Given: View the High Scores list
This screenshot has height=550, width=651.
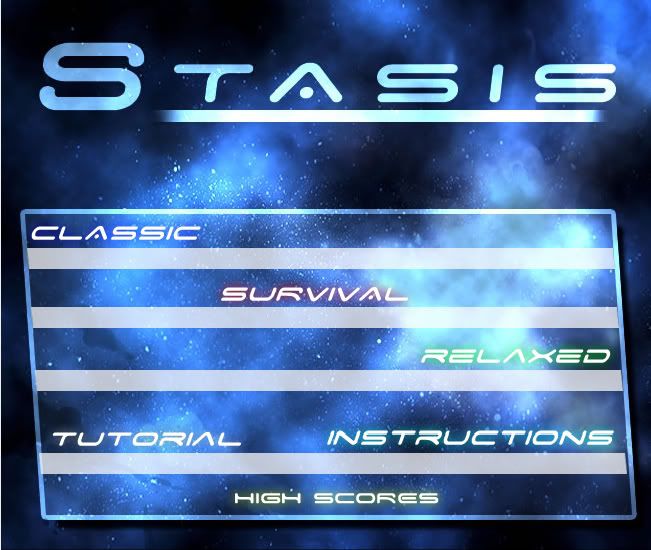Looking at the screenshot, I should [336, 497].
